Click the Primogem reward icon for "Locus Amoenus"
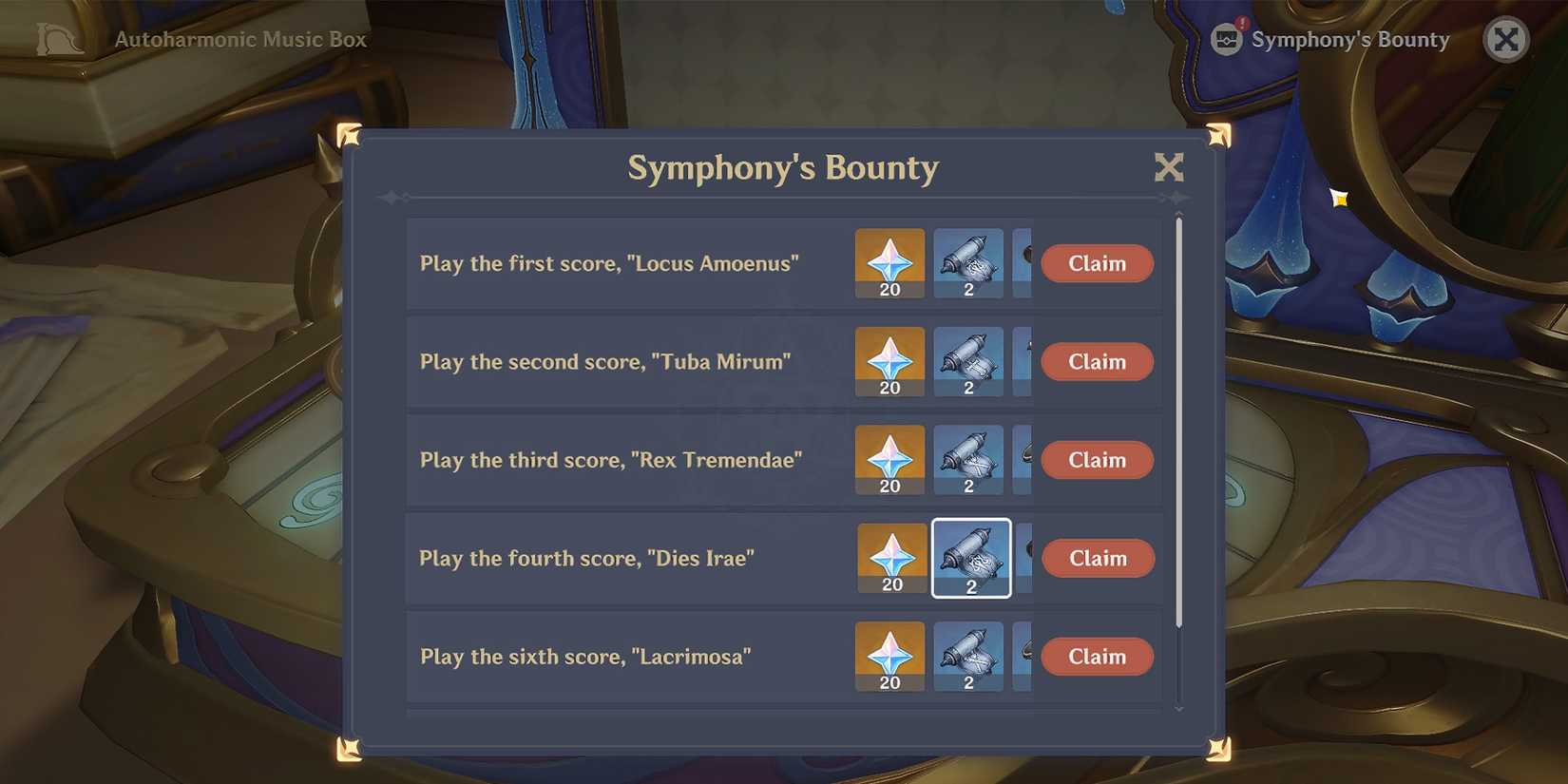The image size is (1568, 784). (889, 261)
